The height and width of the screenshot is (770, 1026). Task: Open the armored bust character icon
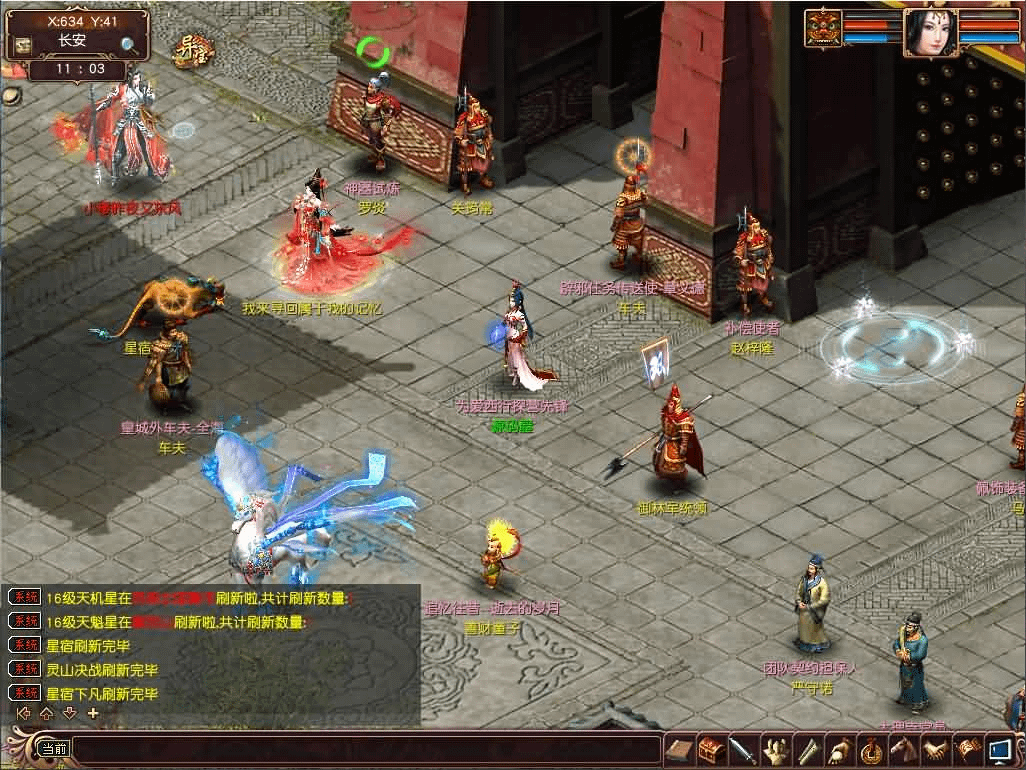774,748
